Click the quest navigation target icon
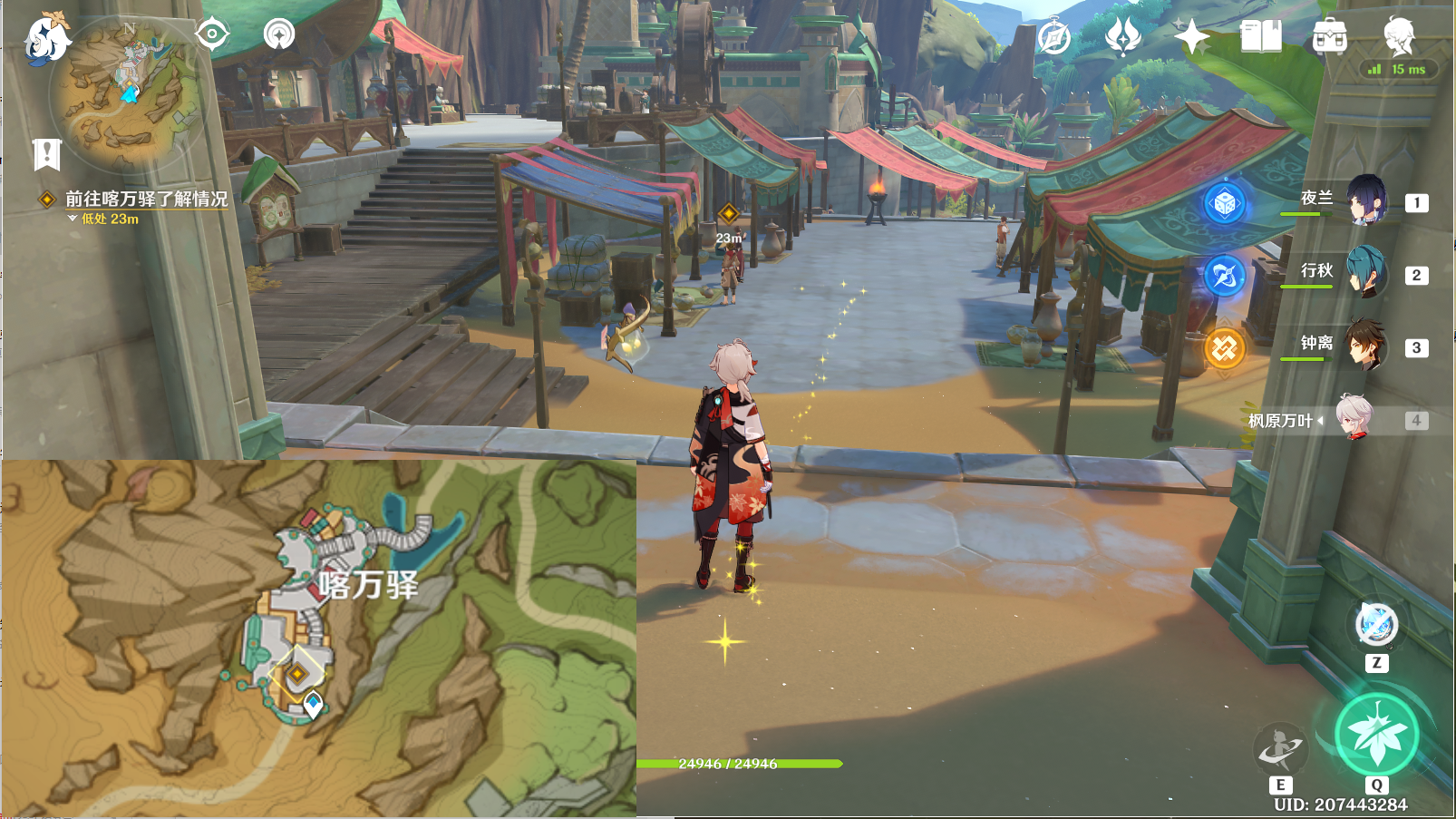The height and width of the screenshot is (819, 1456). point(212,34)
